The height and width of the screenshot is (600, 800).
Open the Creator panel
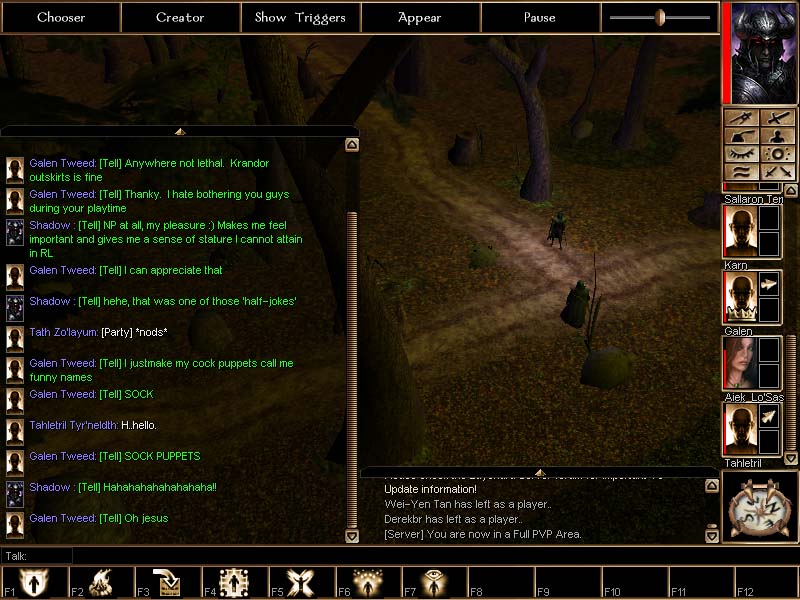coord(180,17)
